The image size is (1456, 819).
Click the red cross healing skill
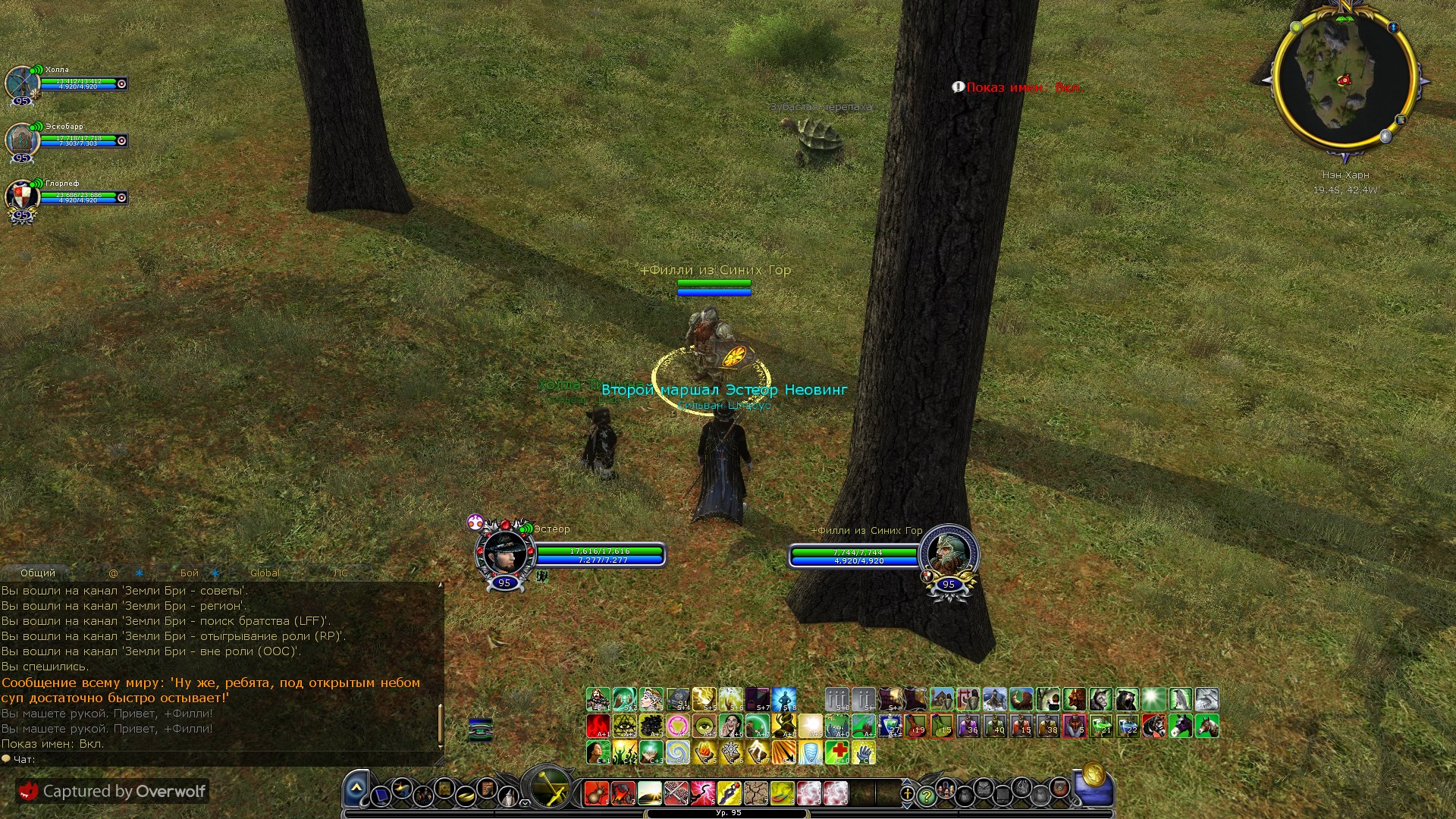pyautogui.click(x=837, y=752)
